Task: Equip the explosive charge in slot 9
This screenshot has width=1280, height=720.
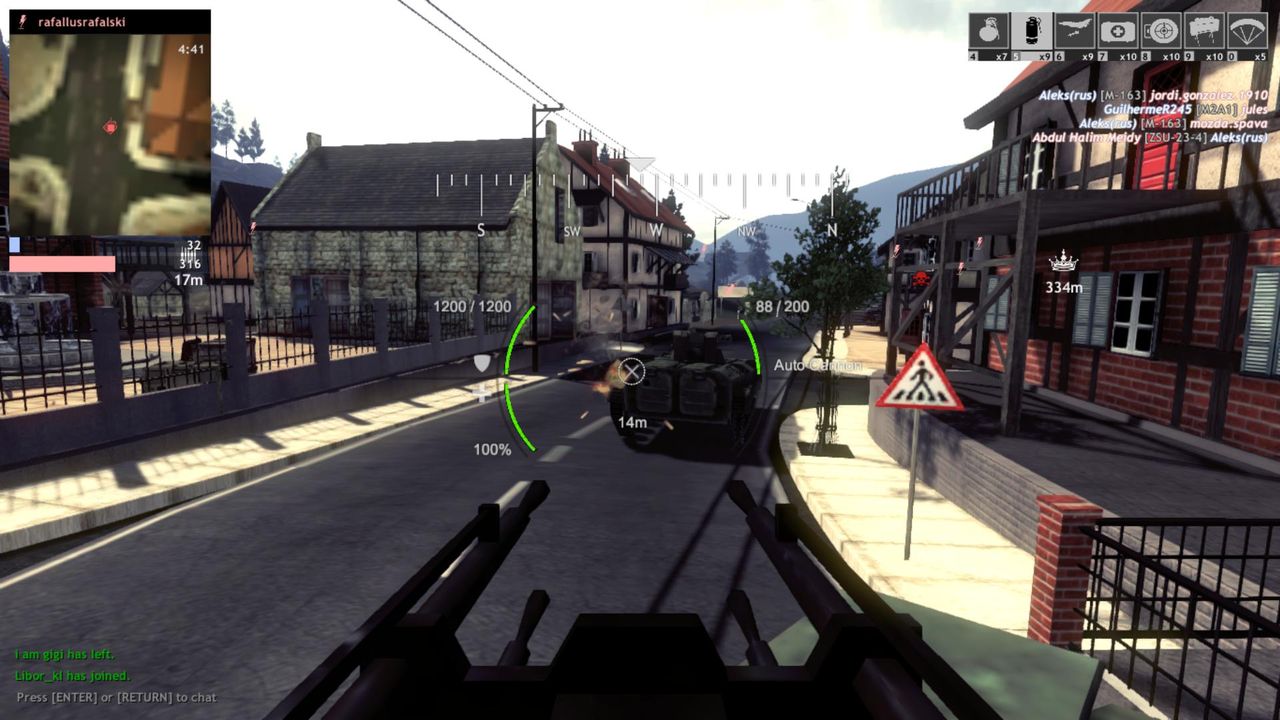Action: click(1204, 29)
